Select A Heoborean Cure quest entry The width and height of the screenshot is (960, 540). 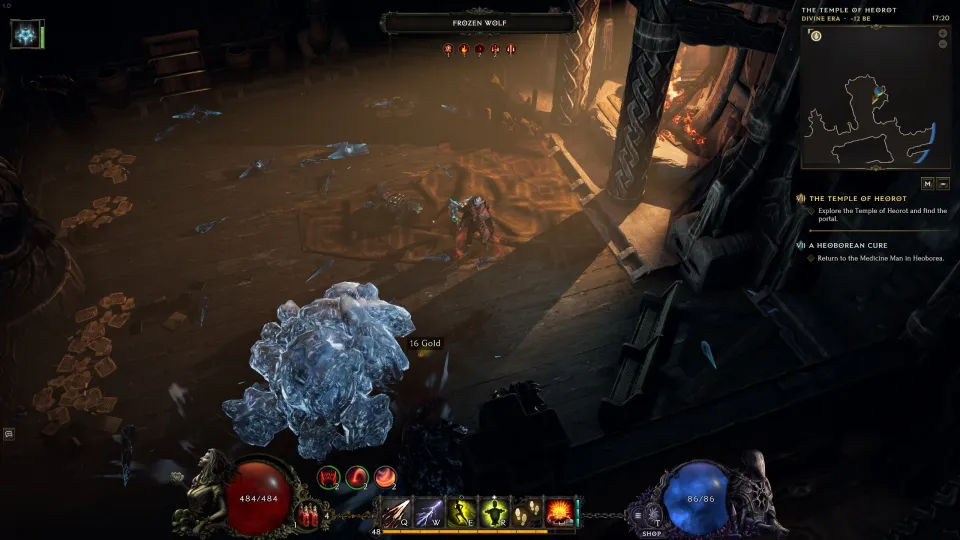point(848,245)
